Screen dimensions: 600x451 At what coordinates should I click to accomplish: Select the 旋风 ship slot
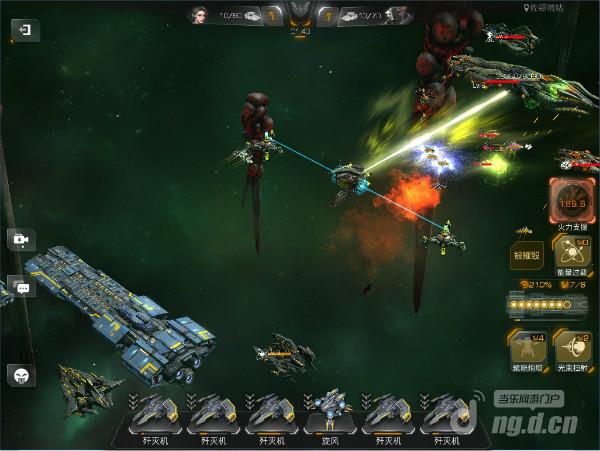[x=327, y=418]
